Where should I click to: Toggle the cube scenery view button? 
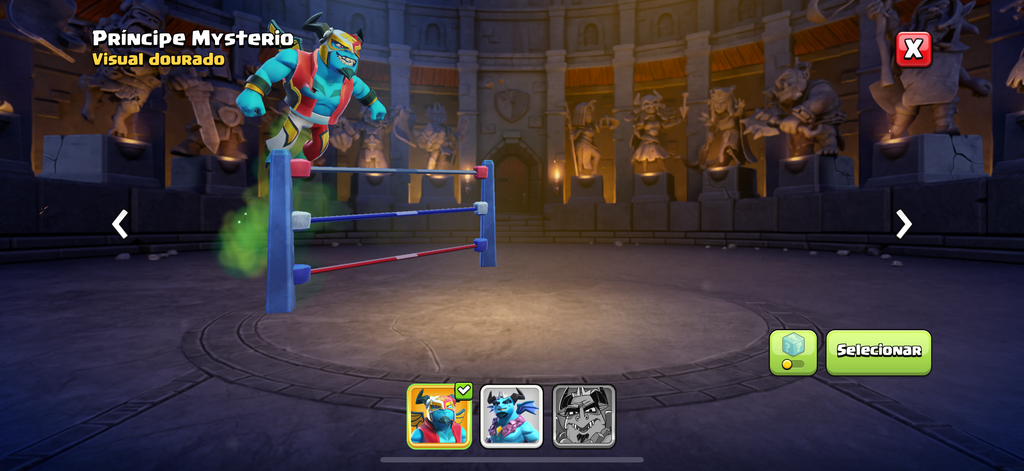[793, 352]
